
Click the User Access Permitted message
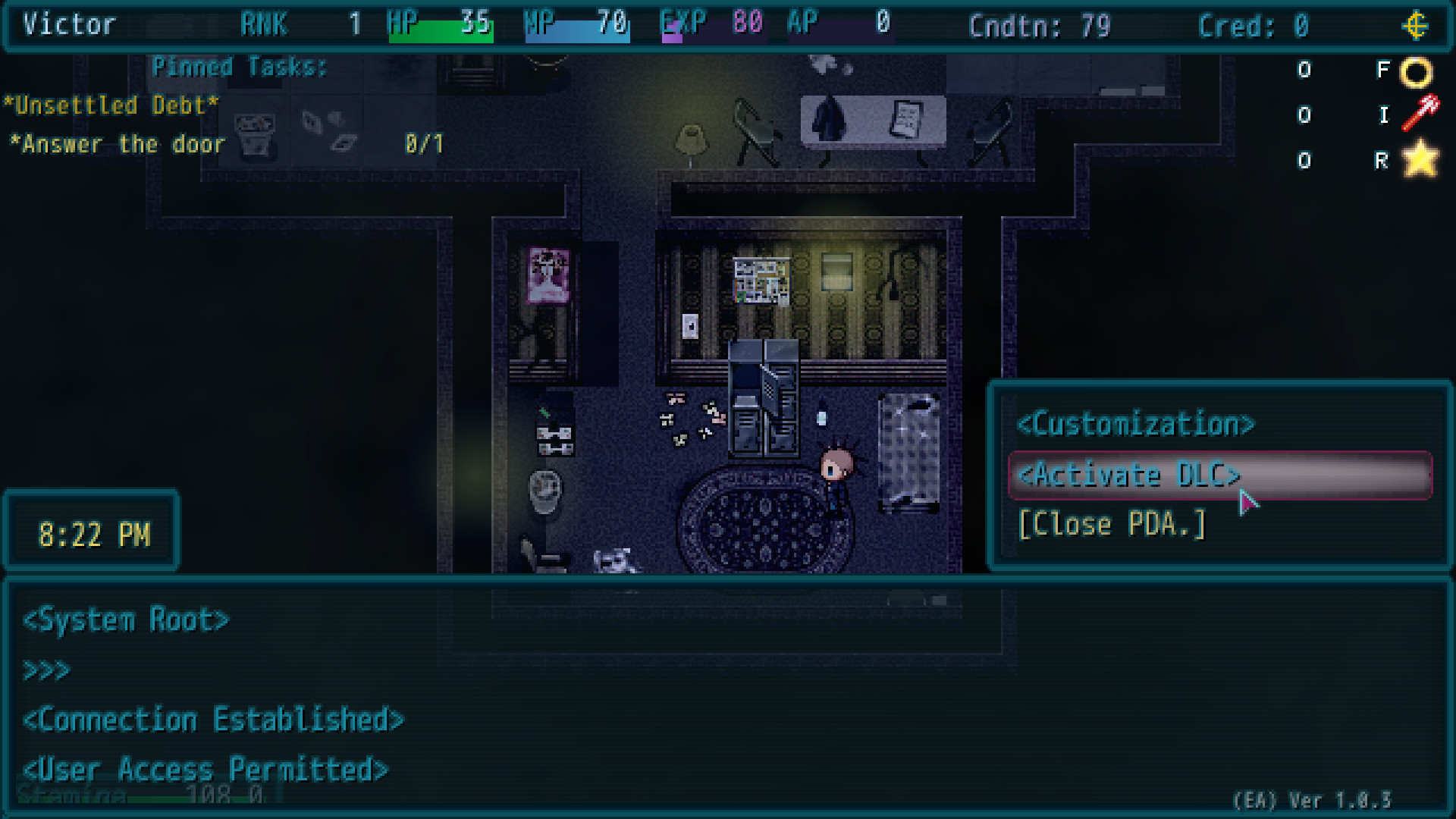tap(205, 768)
